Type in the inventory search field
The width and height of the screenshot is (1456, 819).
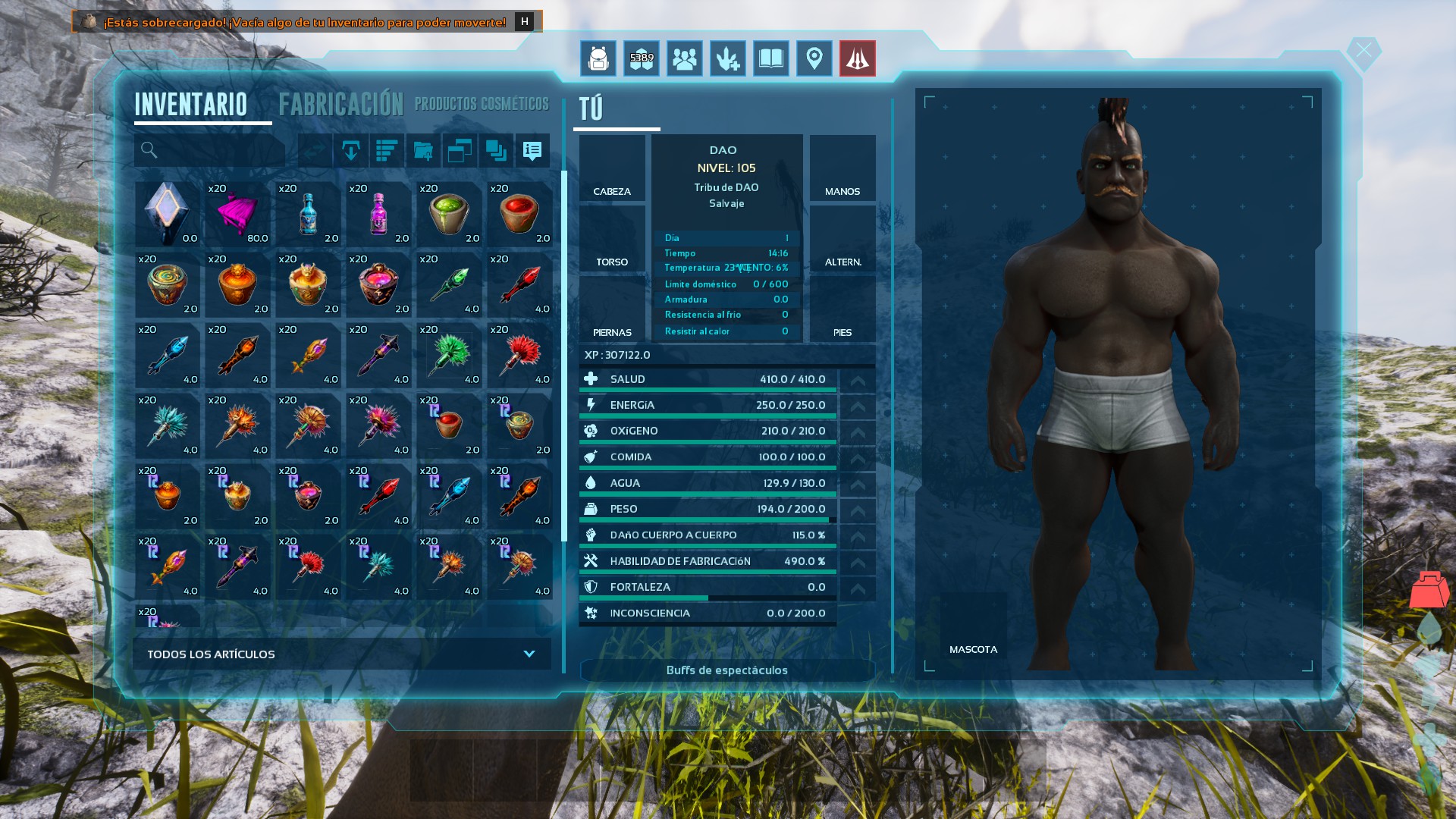(x=209, y=150)
